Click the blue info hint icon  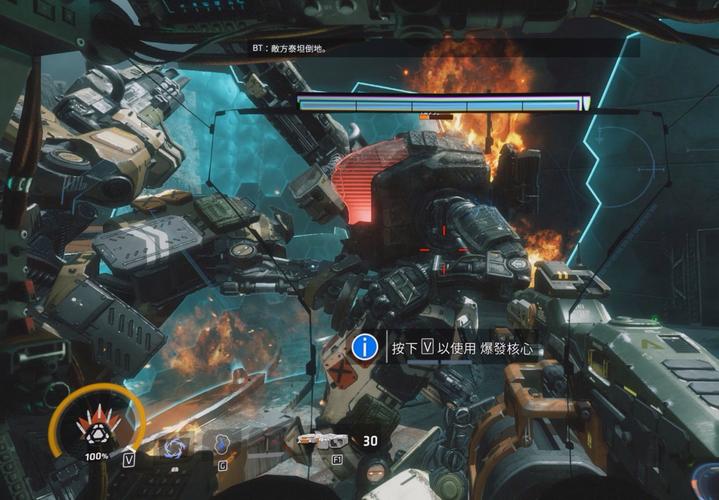pyautogui.click(x=366, y=347)
